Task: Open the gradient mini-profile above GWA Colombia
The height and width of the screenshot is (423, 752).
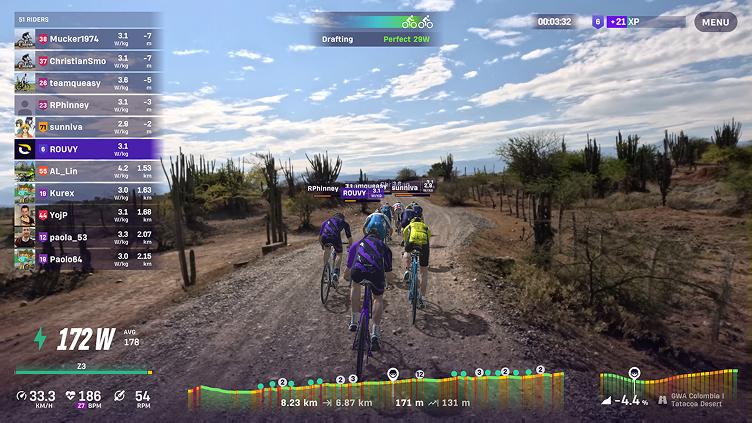Action: tap(642, 383)
